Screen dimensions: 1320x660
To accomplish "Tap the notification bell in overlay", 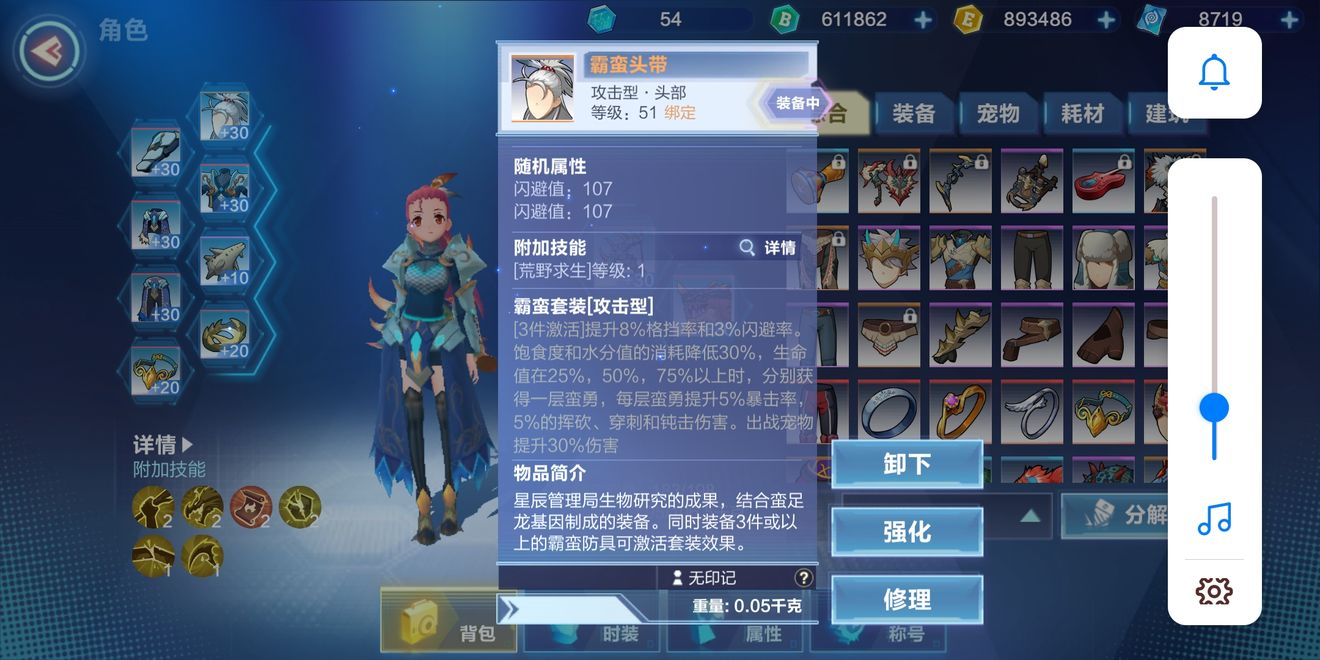I will coord(1214,73).
